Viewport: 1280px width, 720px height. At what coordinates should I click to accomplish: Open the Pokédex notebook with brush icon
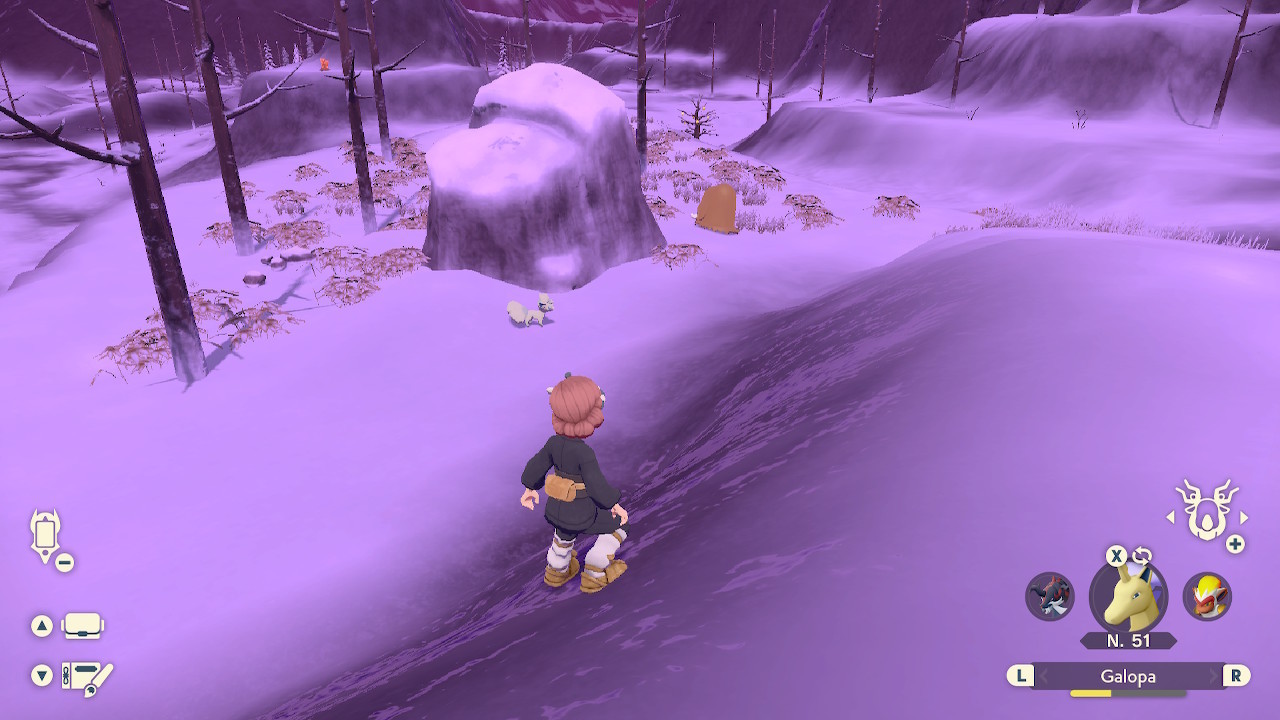[86, 678]
